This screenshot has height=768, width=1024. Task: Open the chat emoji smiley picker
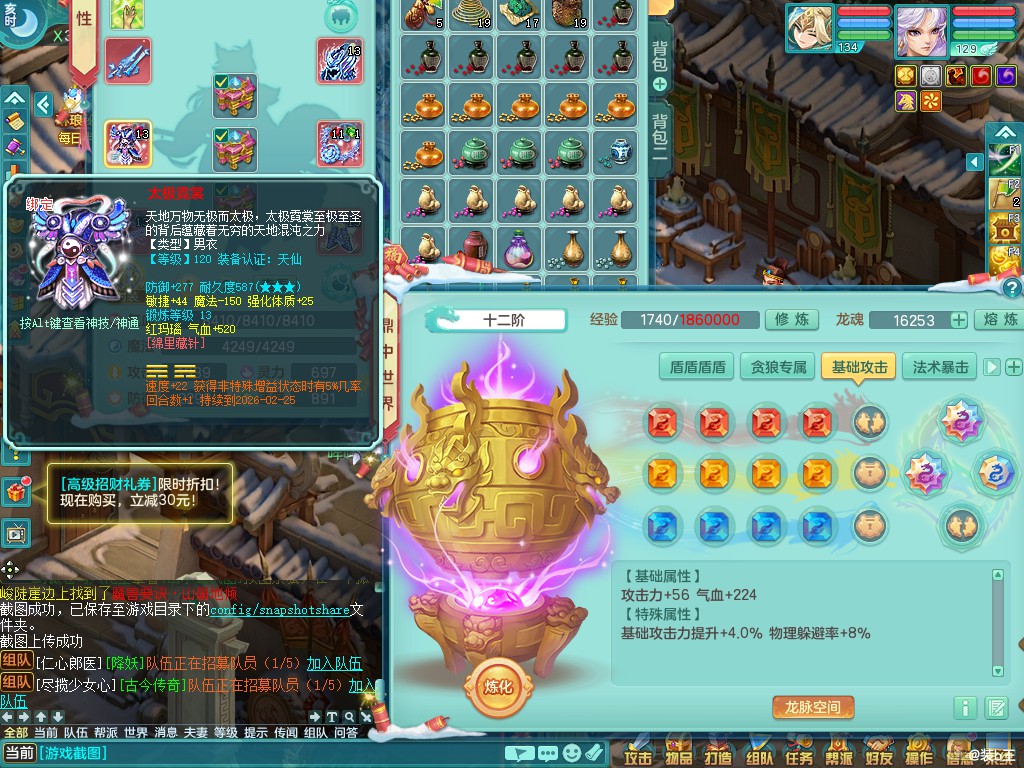[571, 753]
